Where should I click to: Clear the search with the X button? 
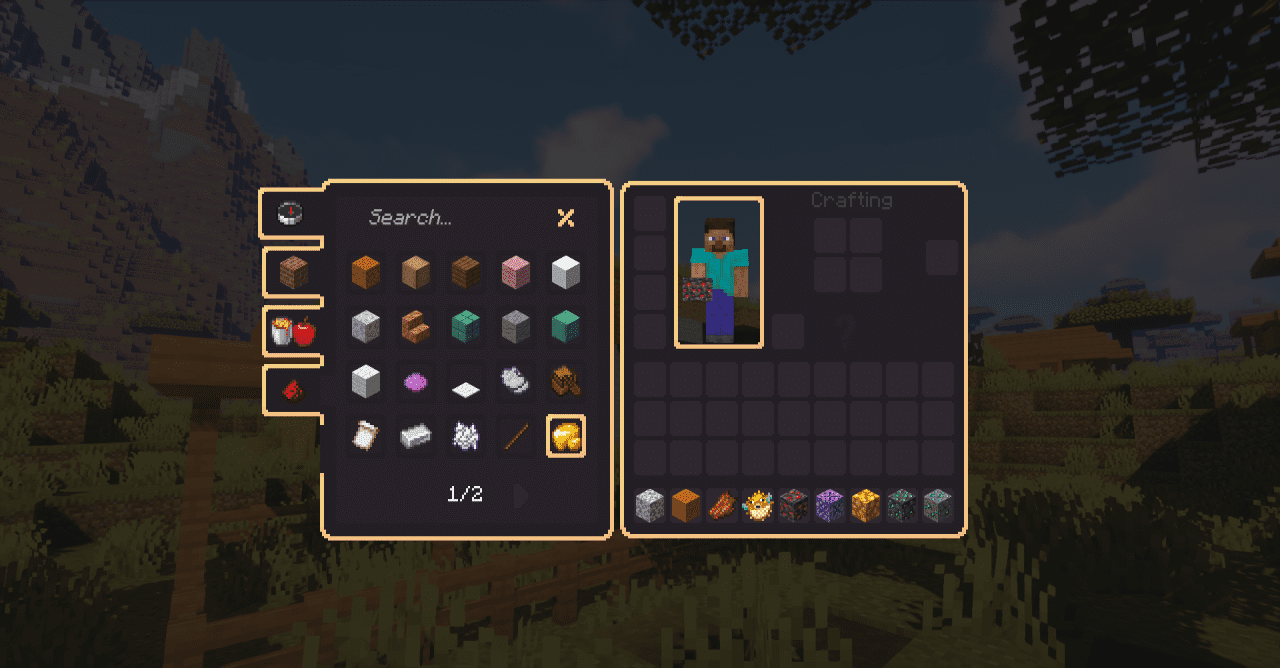(566, 218)
